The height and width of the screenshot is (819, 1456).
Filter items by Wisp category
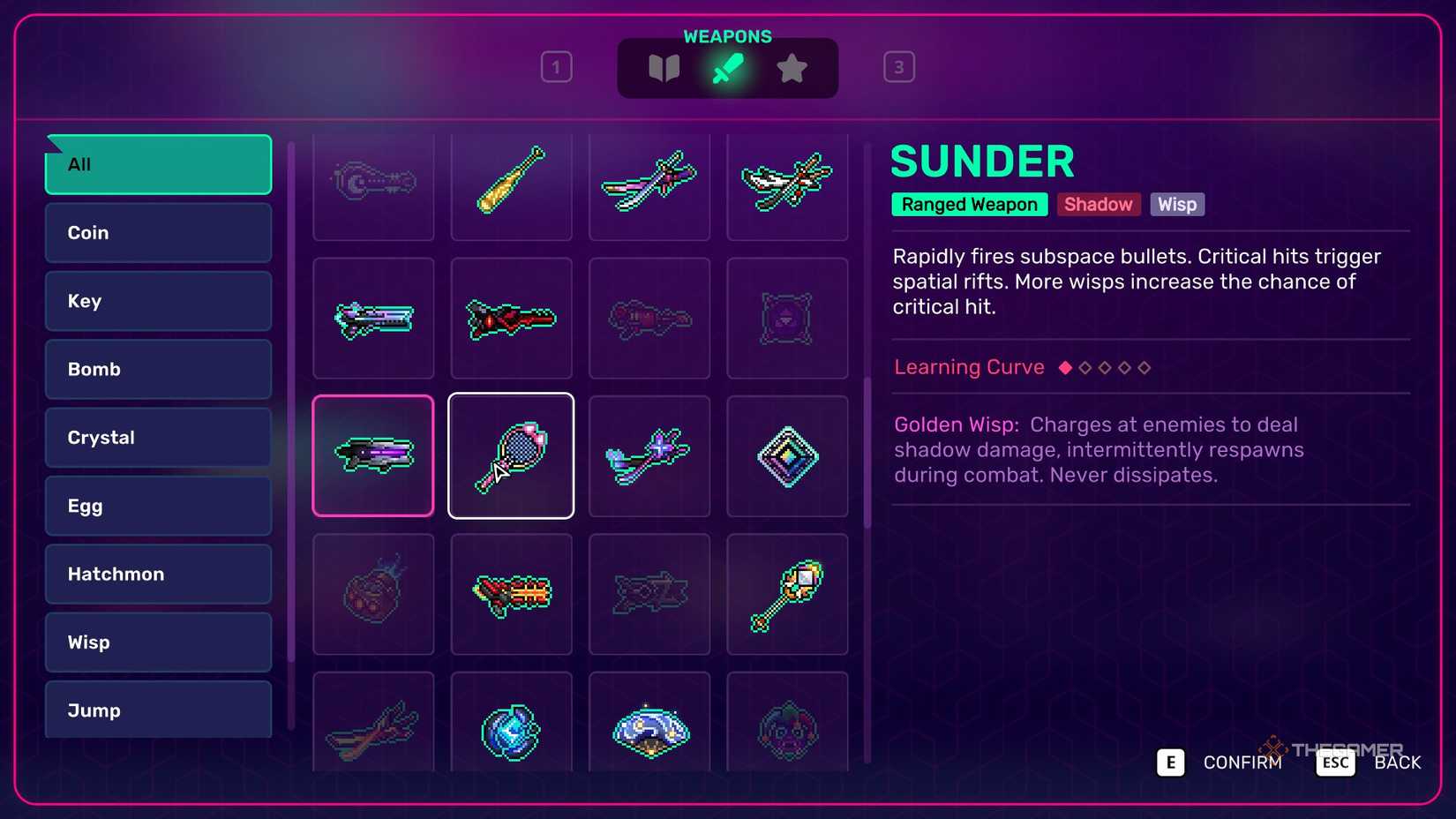(x=157, y=642)
